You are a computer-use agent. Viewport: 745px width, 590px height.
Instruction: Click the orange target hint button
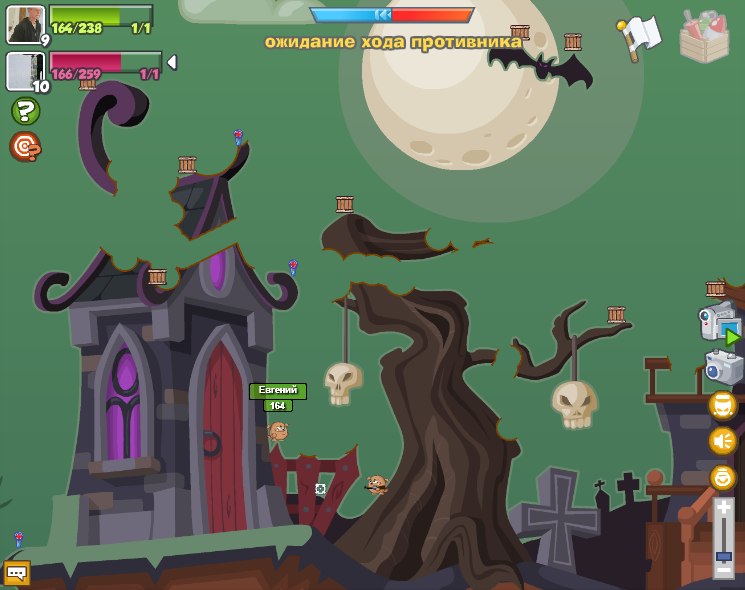(25, 147)
